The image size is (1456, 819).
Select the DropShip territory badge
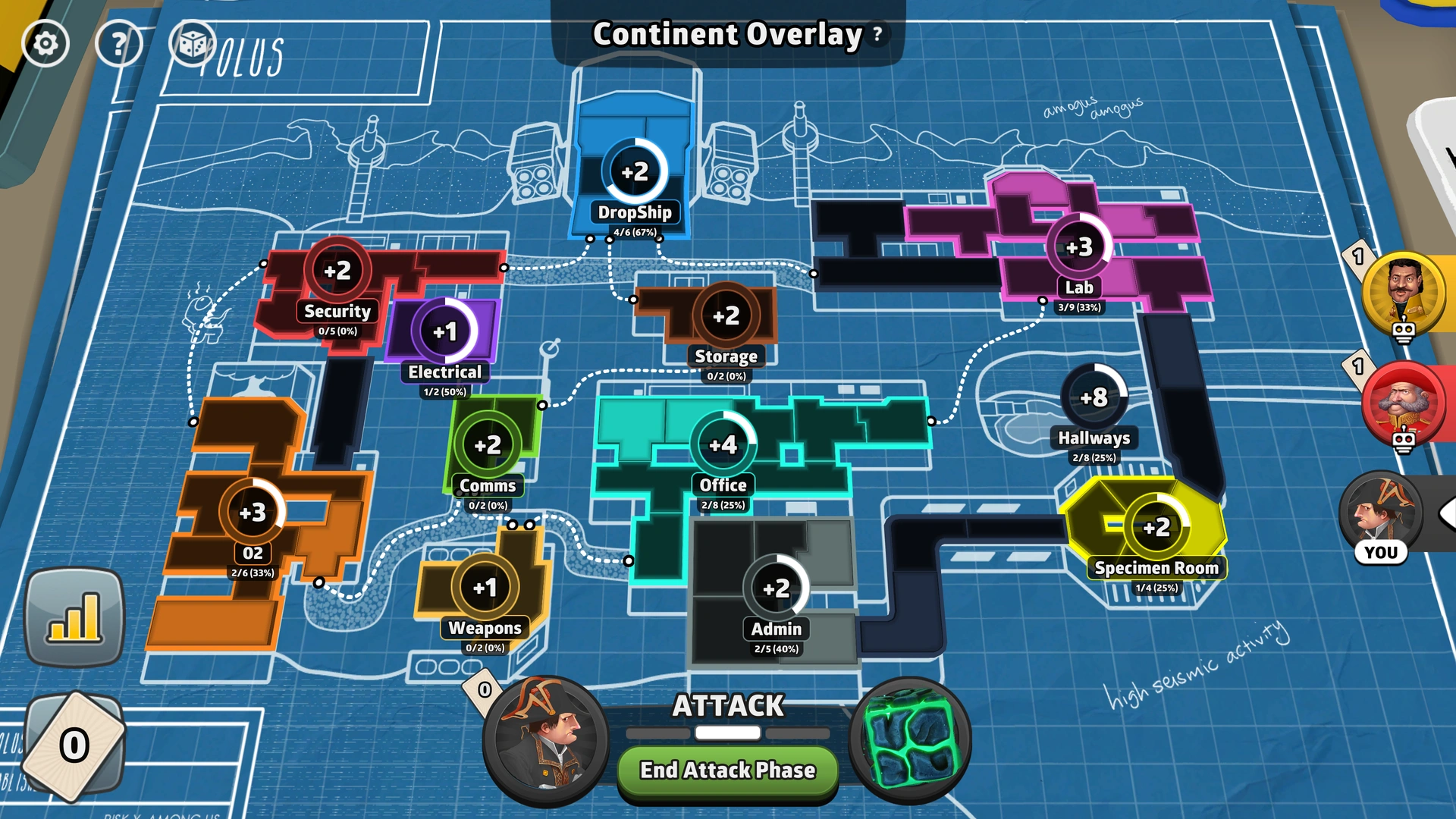[635, 173]
